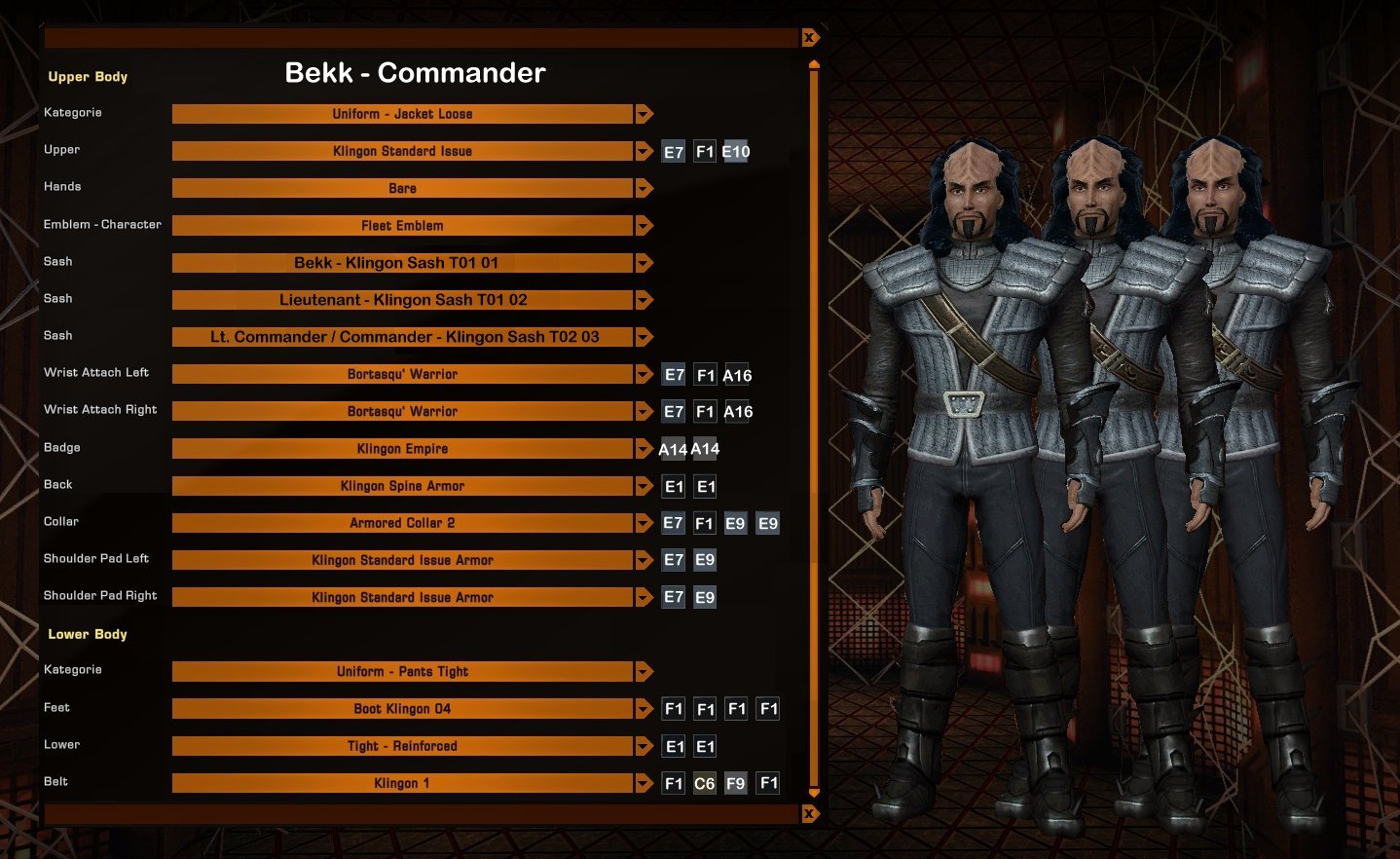The width and height of the screenshot is (1400, 859).
Task: Close the panel with the top X button
Action: [x=809, y=38]
